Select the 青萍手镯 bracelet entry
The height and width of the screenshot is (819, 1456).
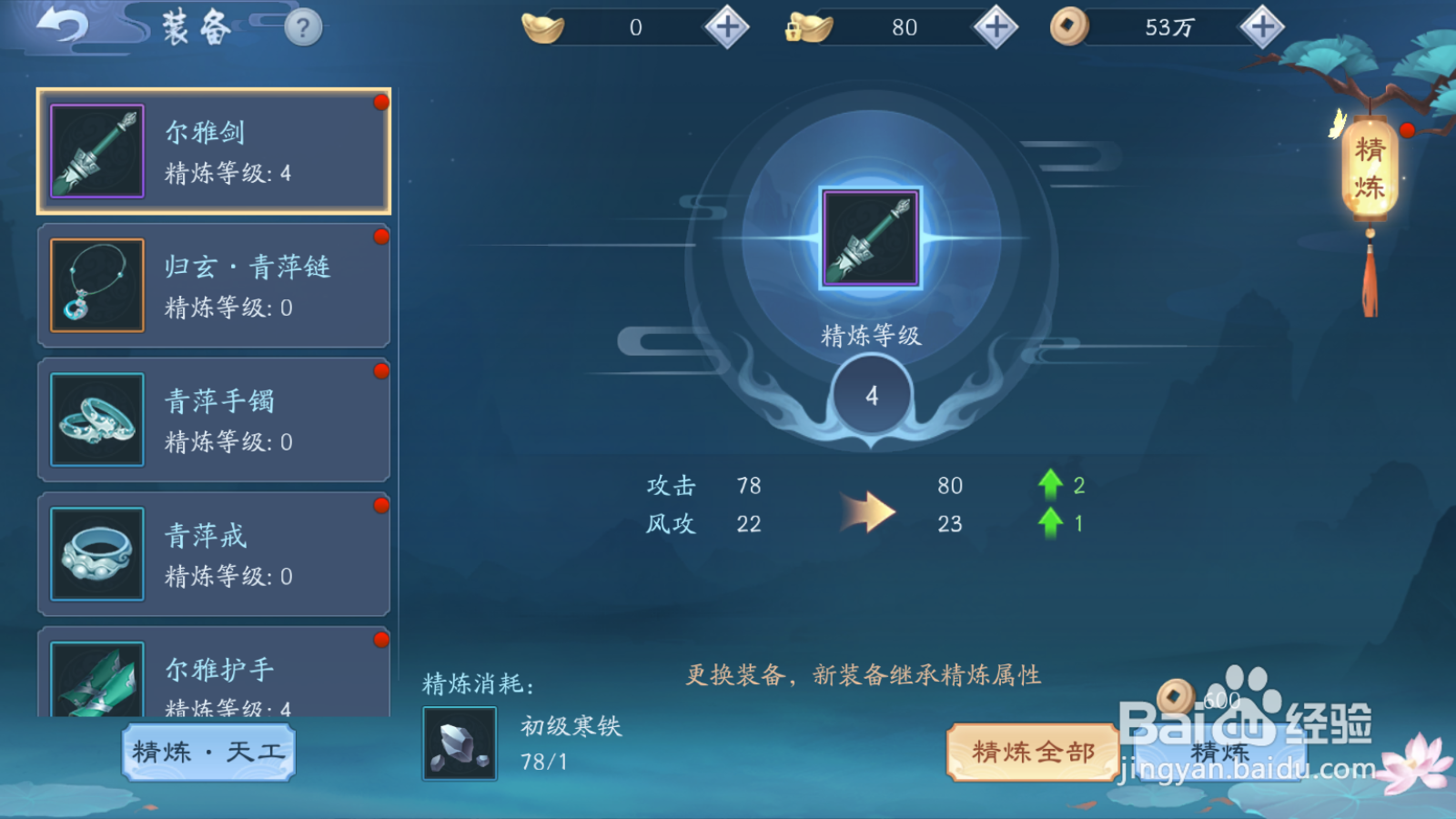214,419
